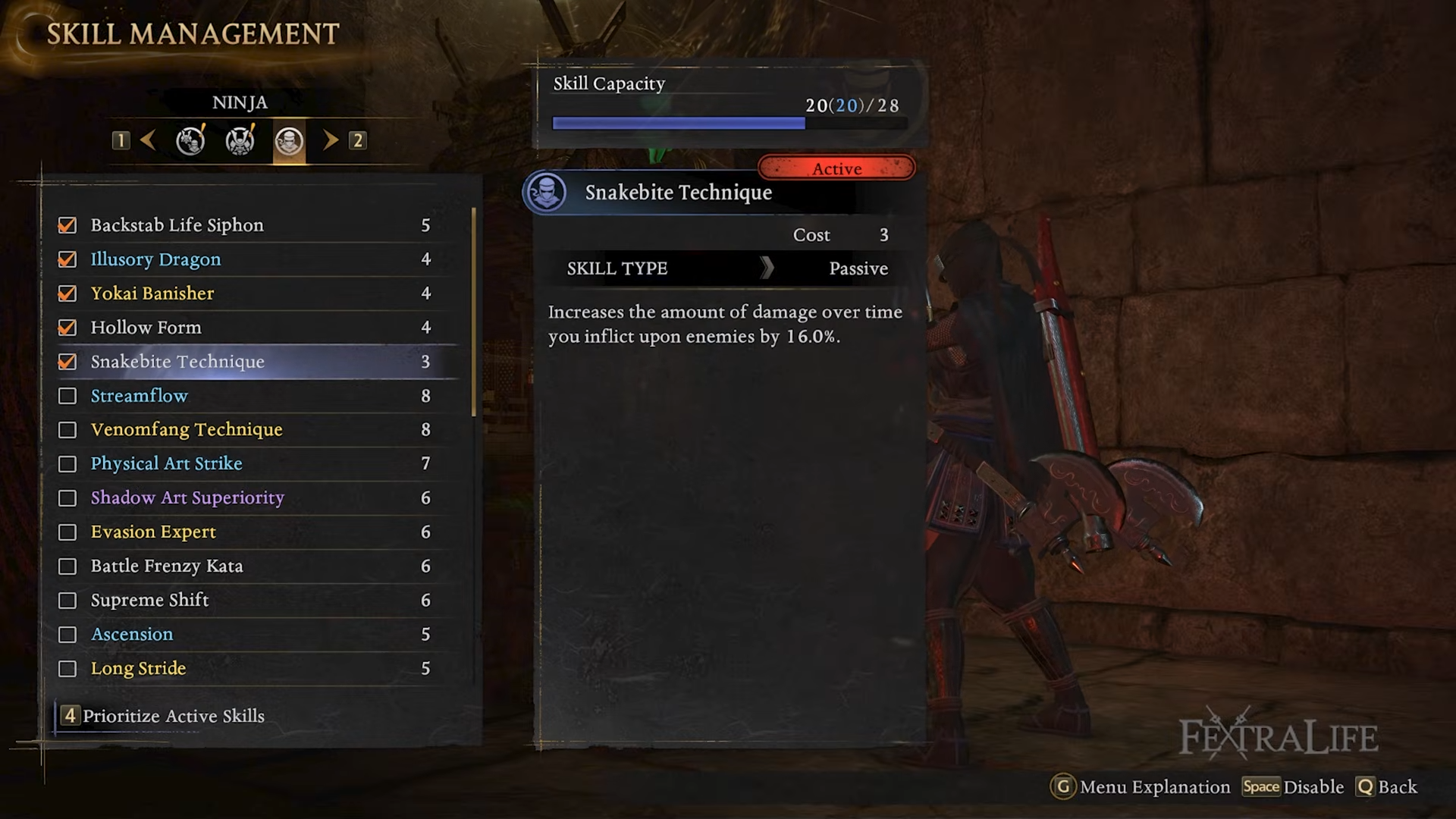Disable the Snakebite Technique checkbox
Viewport: 1456px width, 819px height.
point(67,362)
